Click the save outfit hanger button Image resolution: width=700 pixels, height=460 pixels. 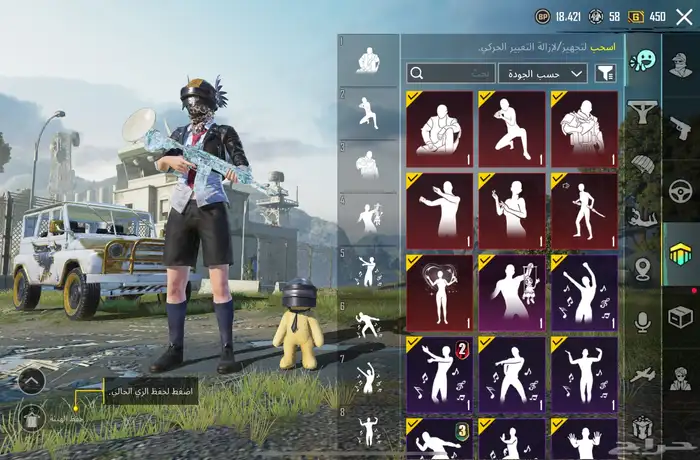[31, 419]
